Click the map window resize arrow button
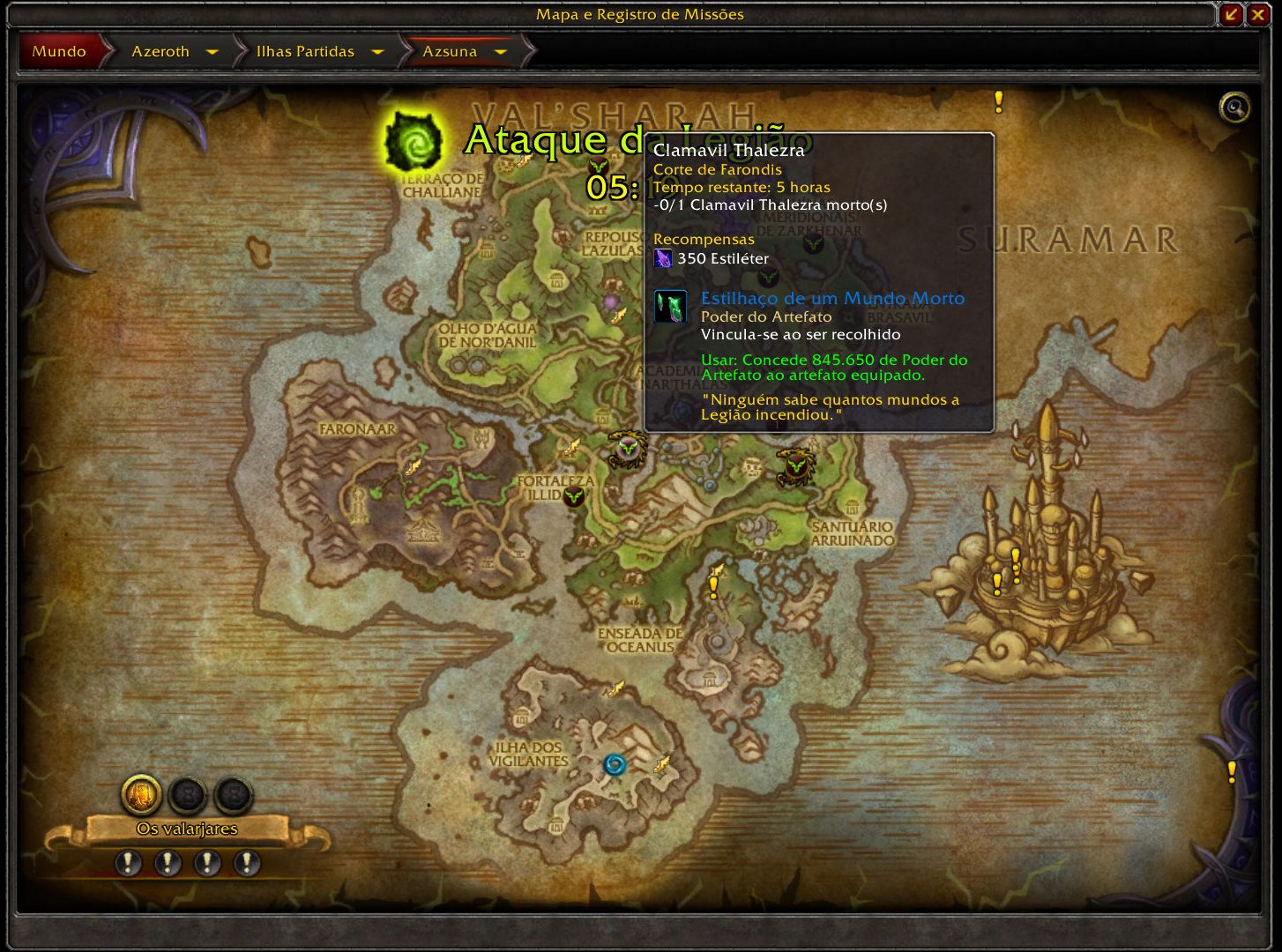This screenshot has width=1282, height=952. (1231, 15)
